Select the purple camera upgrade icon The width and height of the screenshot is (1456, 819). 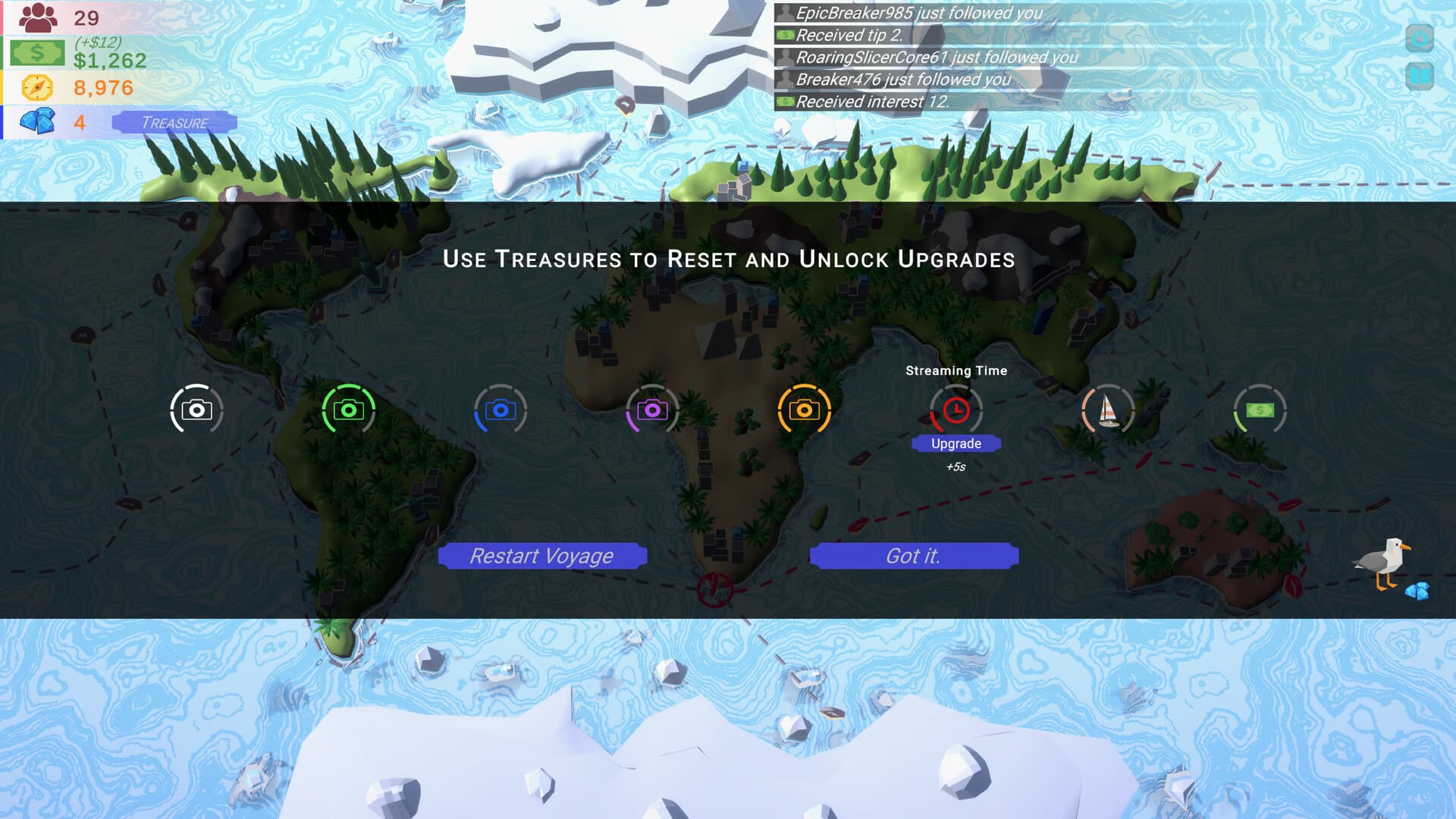(652, 409)
